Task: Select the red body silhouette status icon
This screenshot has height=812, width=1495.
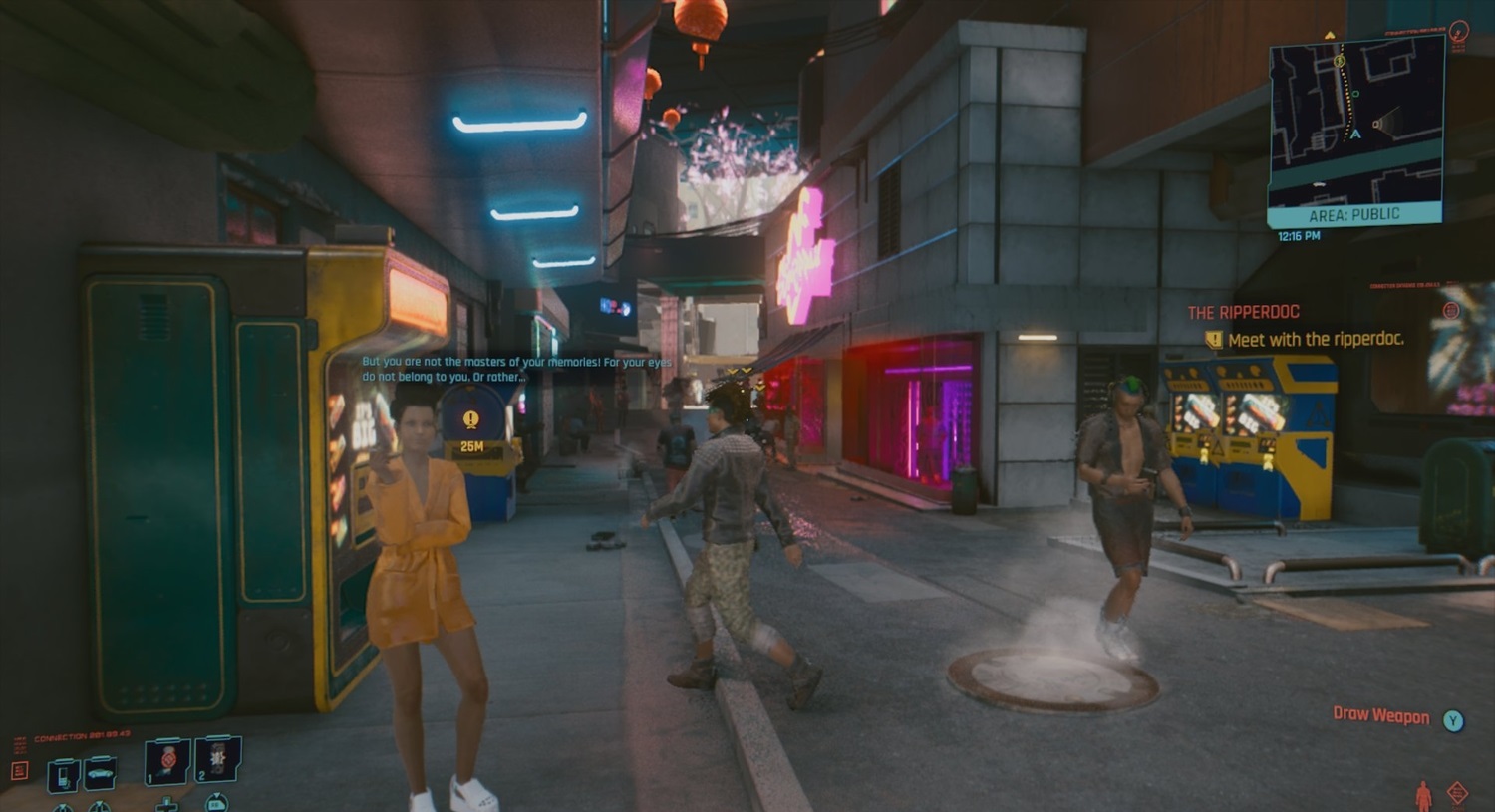Action: point(1423,795)
